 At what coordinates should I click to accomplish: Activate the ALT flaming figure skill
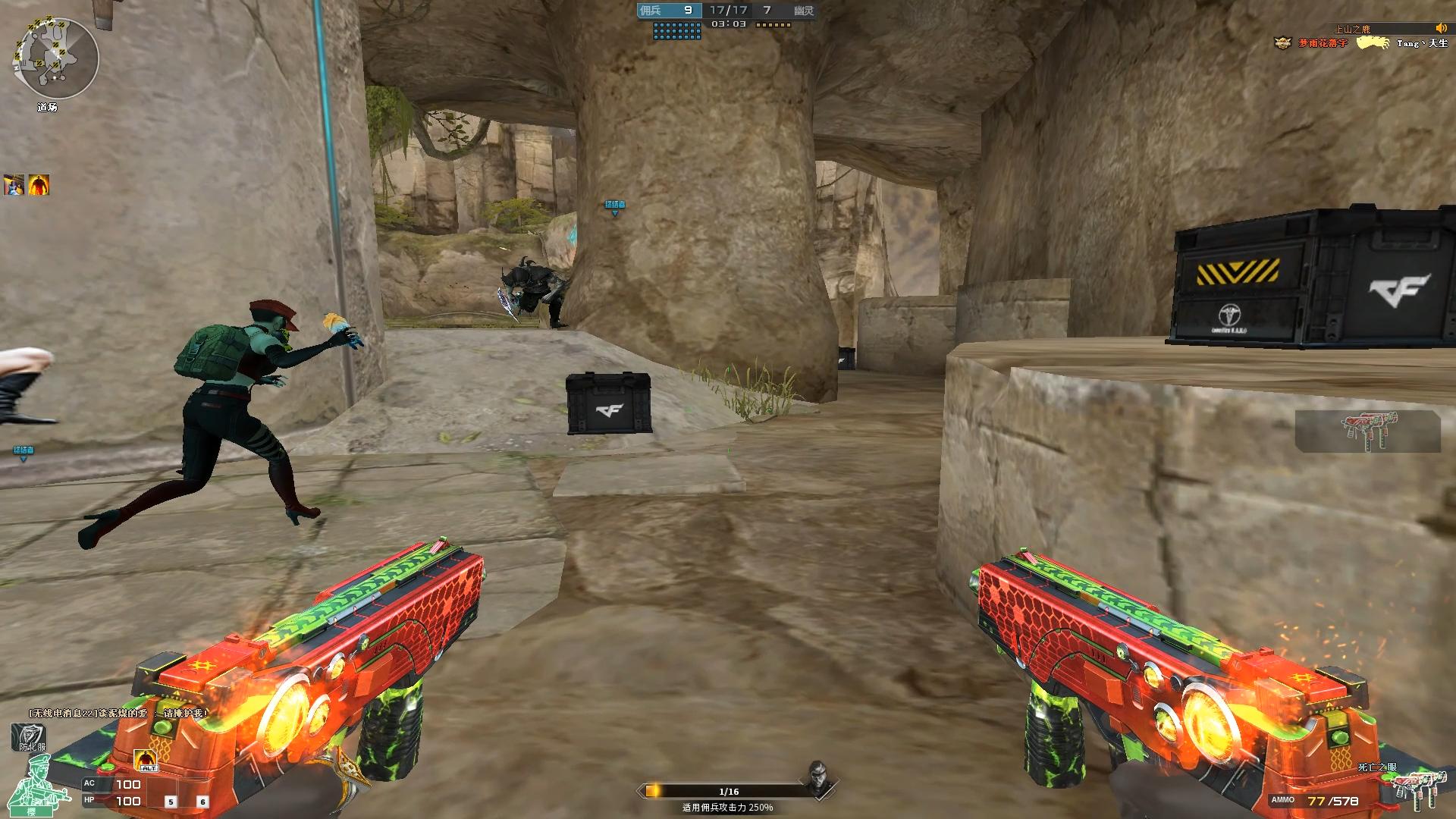[146, 759]
